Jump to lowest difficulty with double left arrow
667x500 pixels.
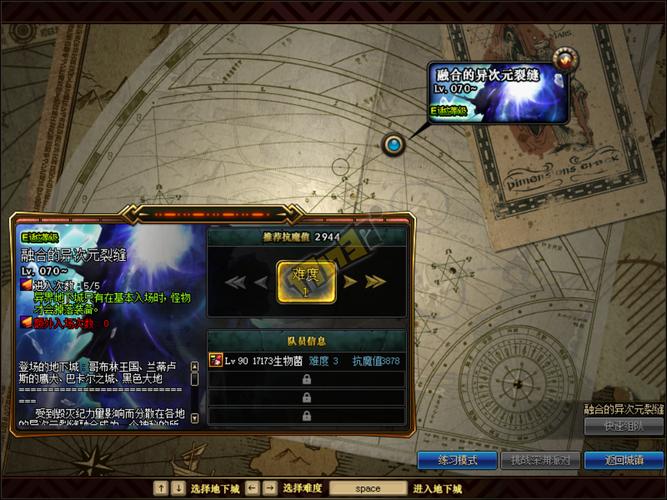(236, 282)
